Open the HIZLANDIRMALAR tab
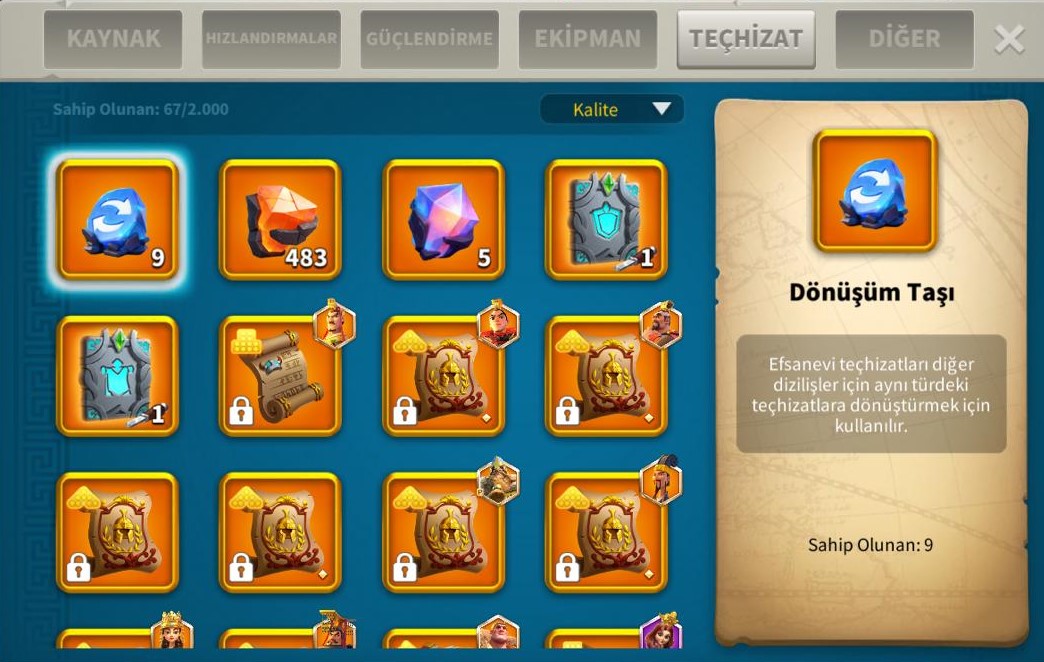Image resolution: width=1044 pixels, height=662 pixels. [x=271, y=40]
